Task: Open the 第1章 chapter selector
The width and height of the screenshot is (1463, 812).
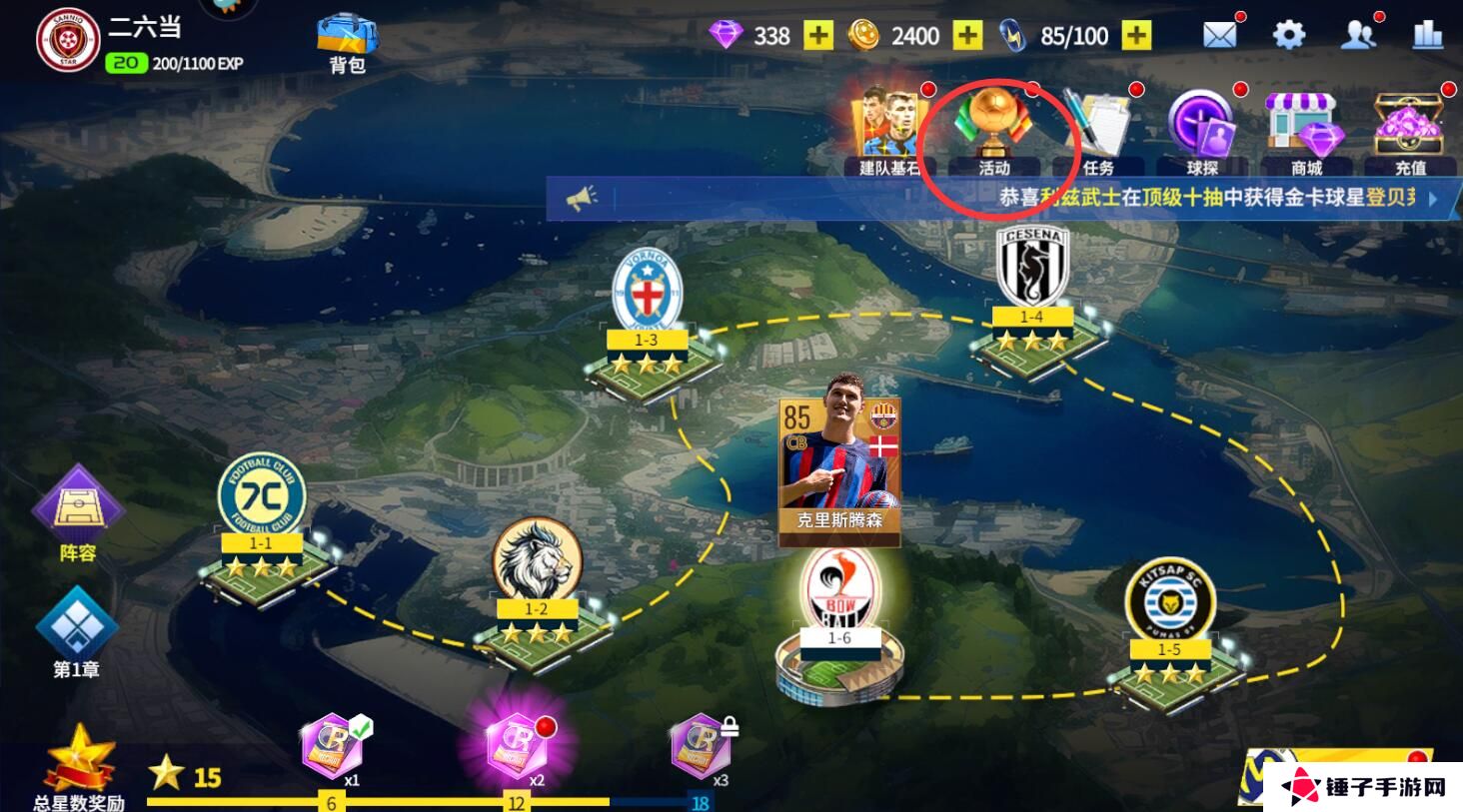Action: [x=77, y=631]
